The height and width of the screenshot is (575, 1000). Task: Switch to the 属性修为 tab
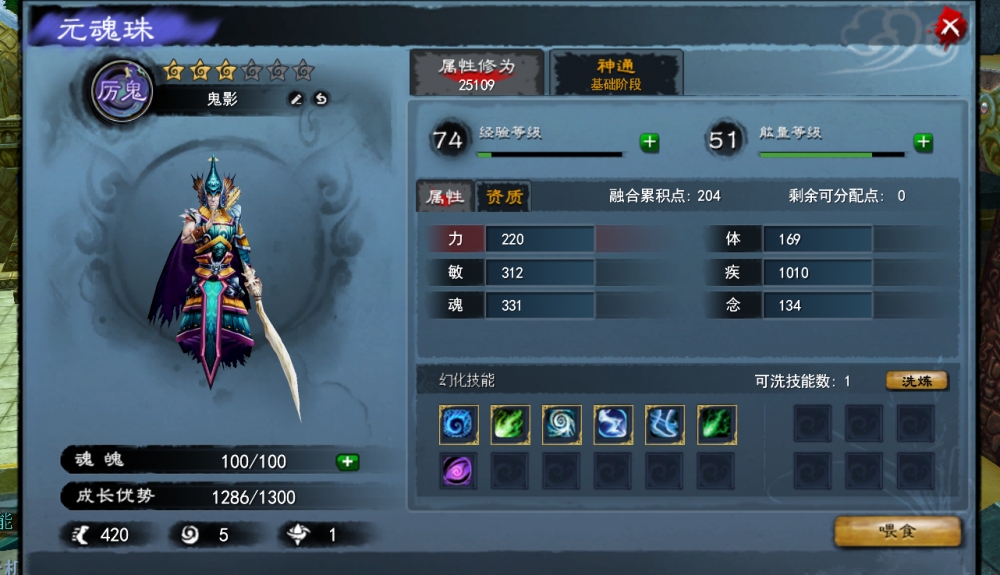(477, 73)
